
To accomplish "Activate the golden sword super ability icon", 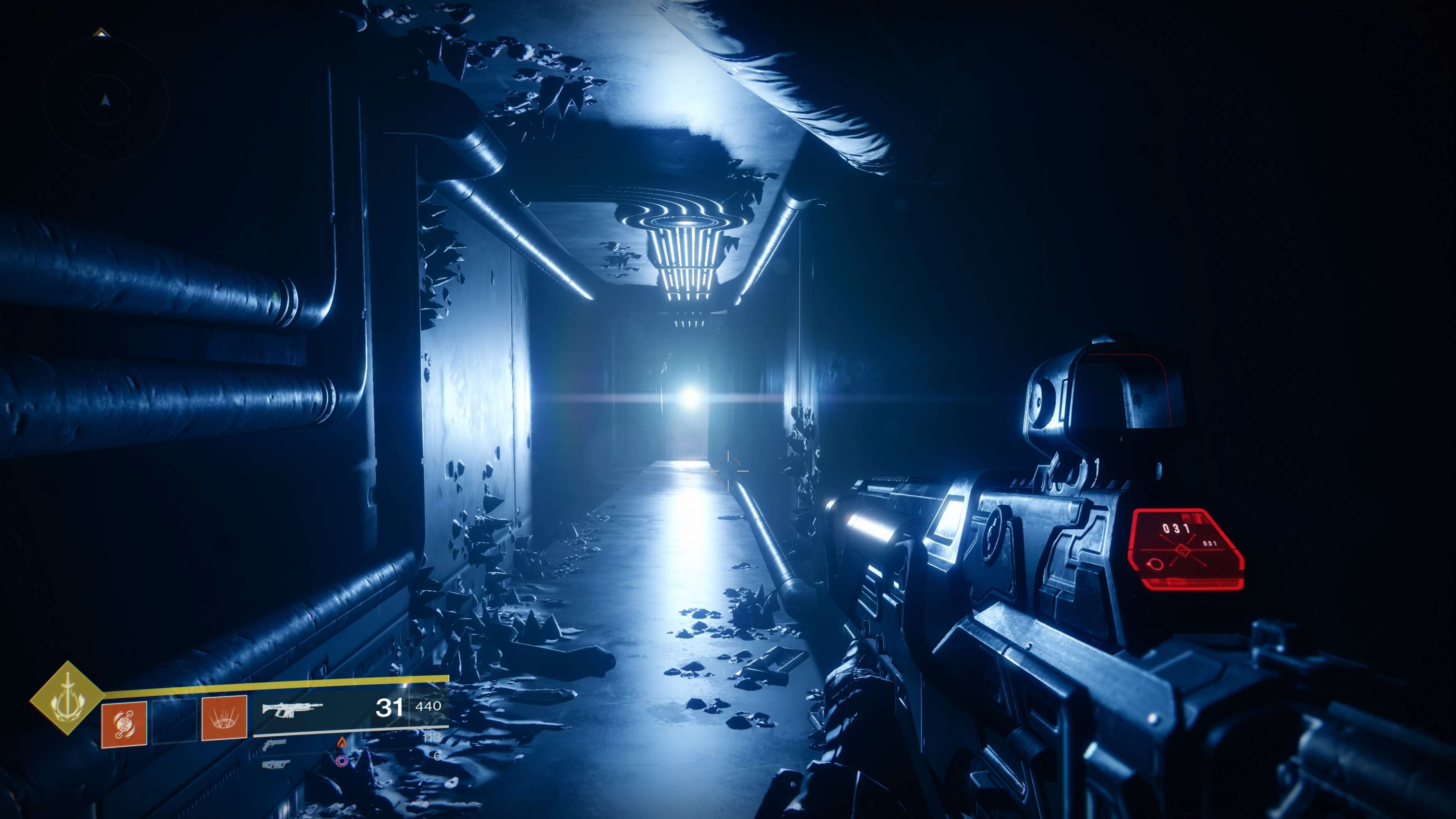I will tap(67, 698).
